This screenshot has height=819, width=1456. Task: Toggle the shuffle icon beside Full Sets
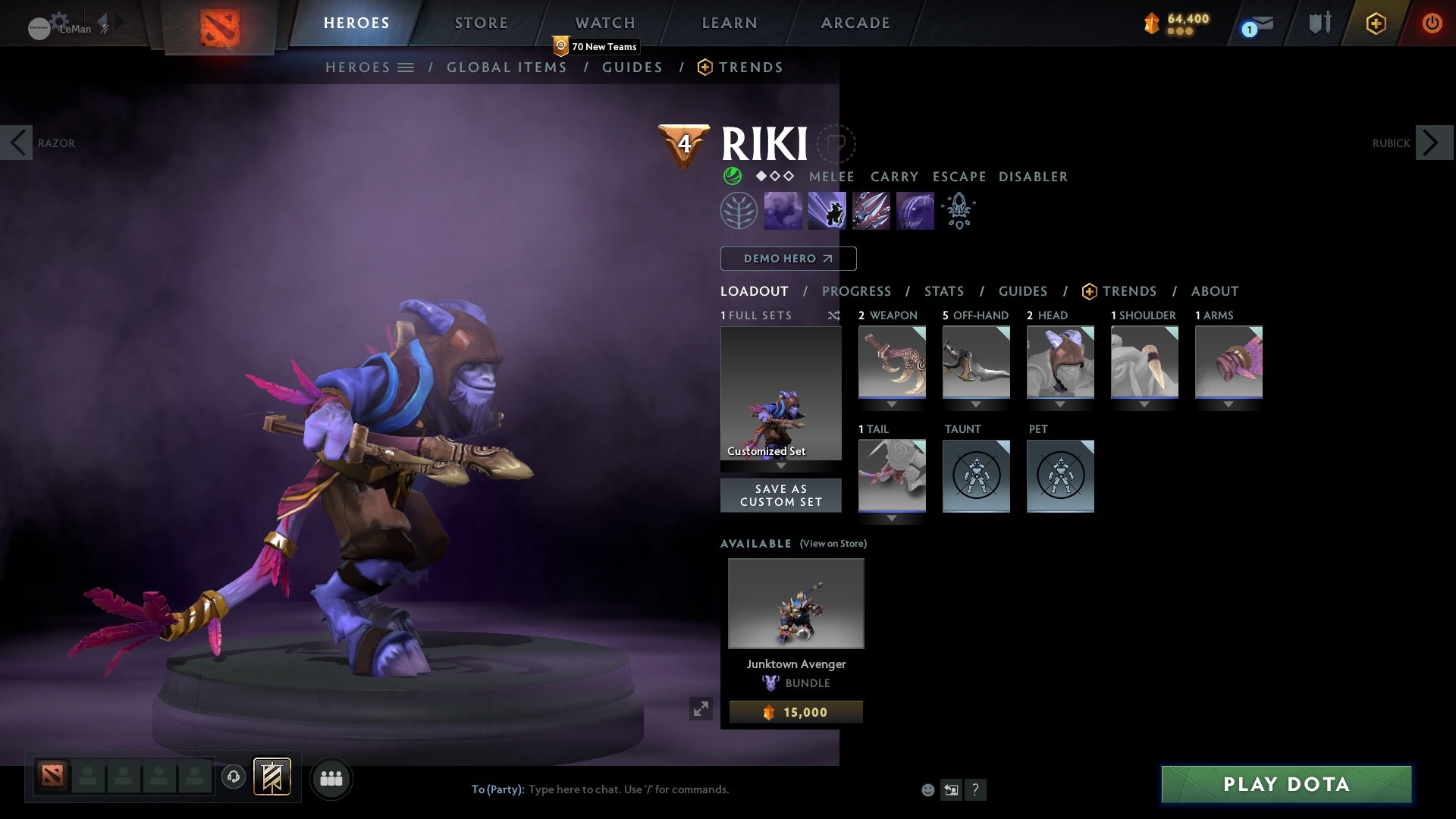pyautogui.click(x=834, y=315)
